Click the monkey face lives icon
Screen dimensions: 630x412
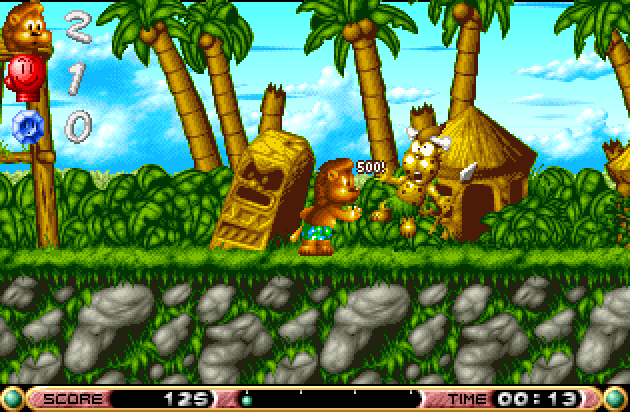tap(28, 27)
